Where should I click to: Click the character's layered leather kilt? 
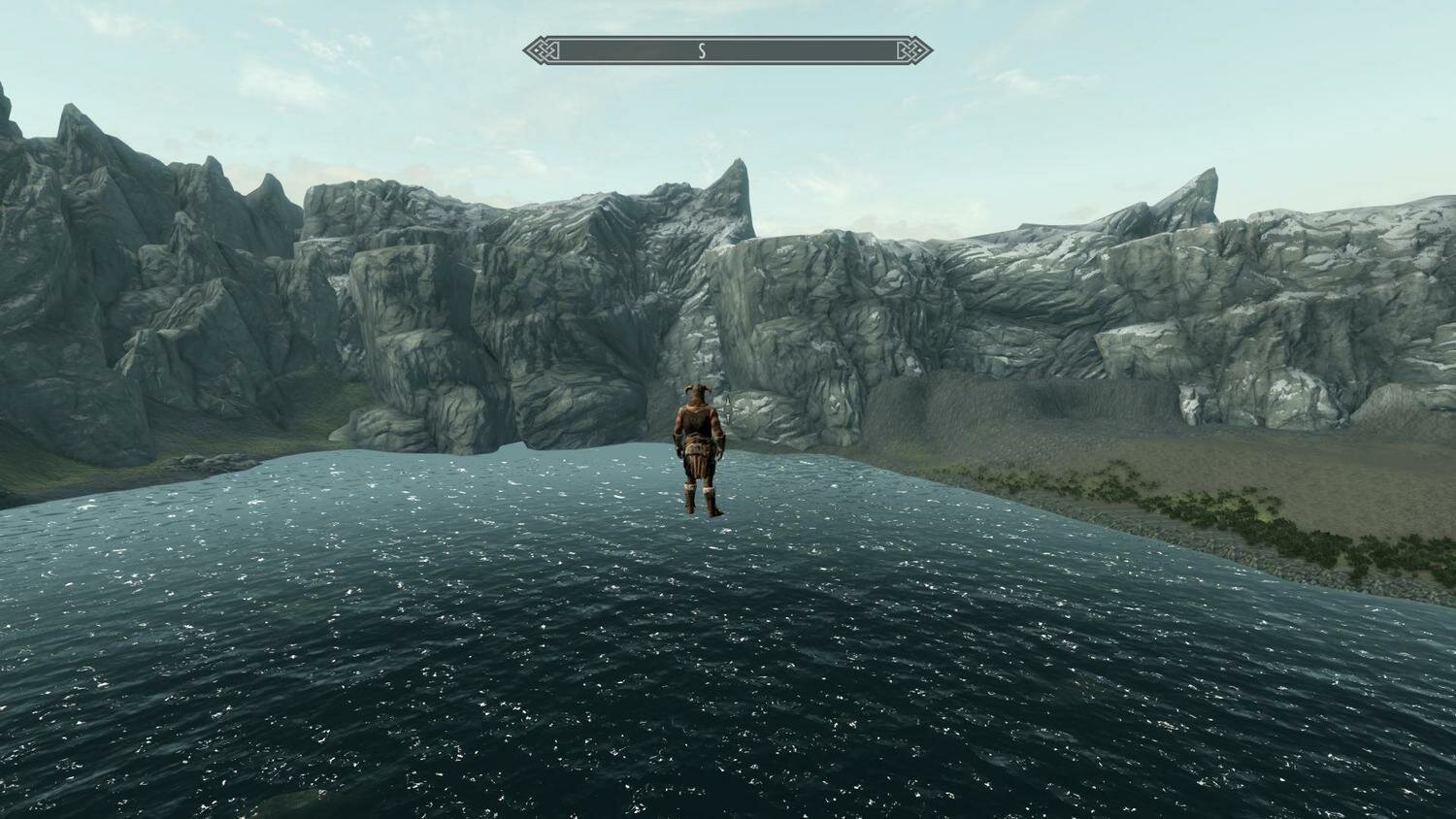coord(696,464)
